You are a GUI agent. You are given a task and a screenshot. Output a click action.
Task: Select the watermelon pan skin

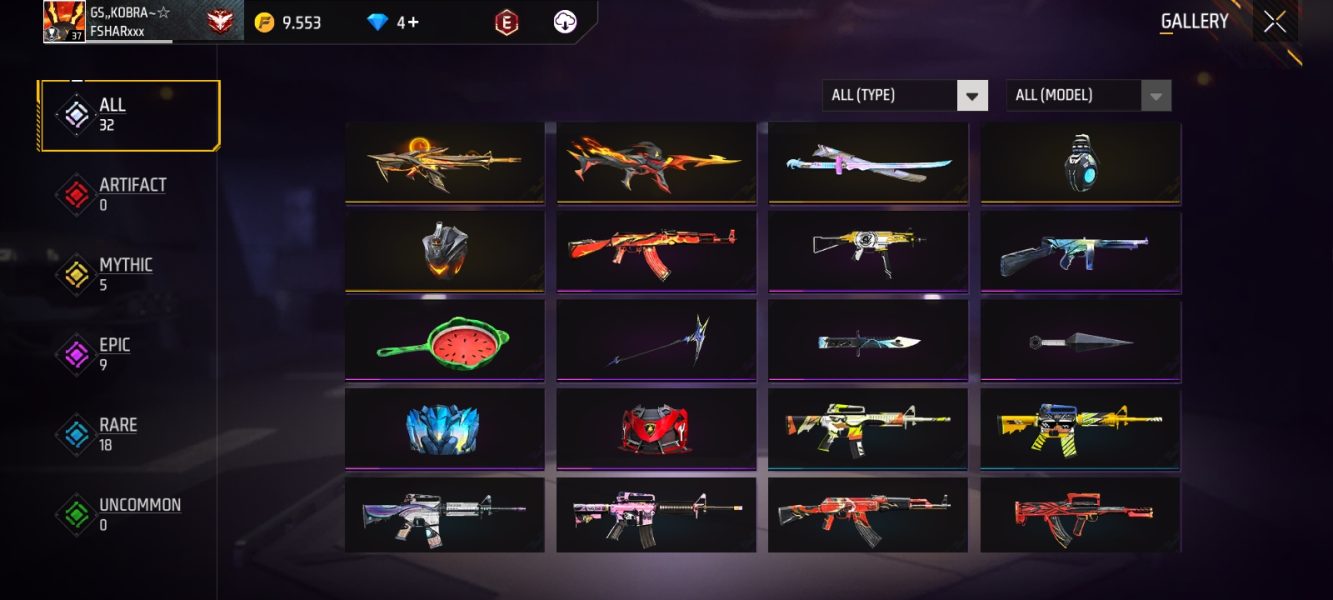pos(444,340)
